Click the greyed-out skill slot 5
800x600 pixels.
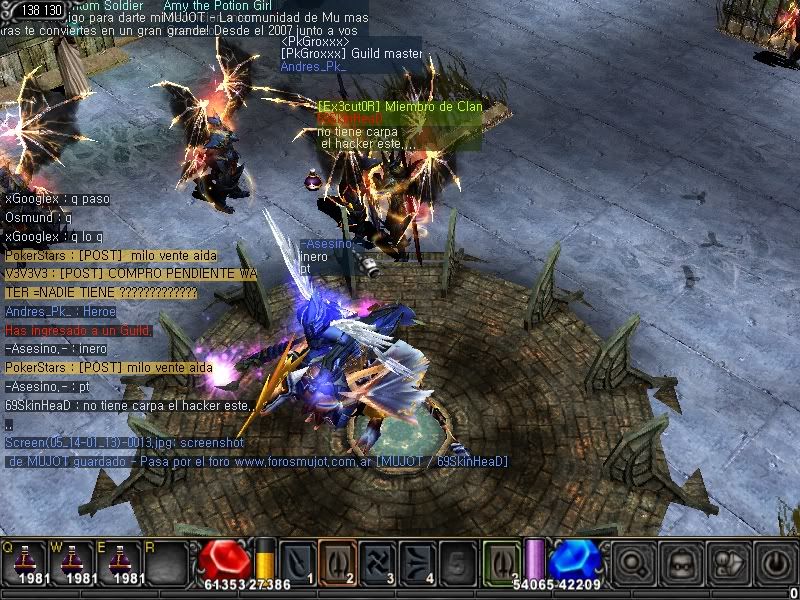coord(458,560)
